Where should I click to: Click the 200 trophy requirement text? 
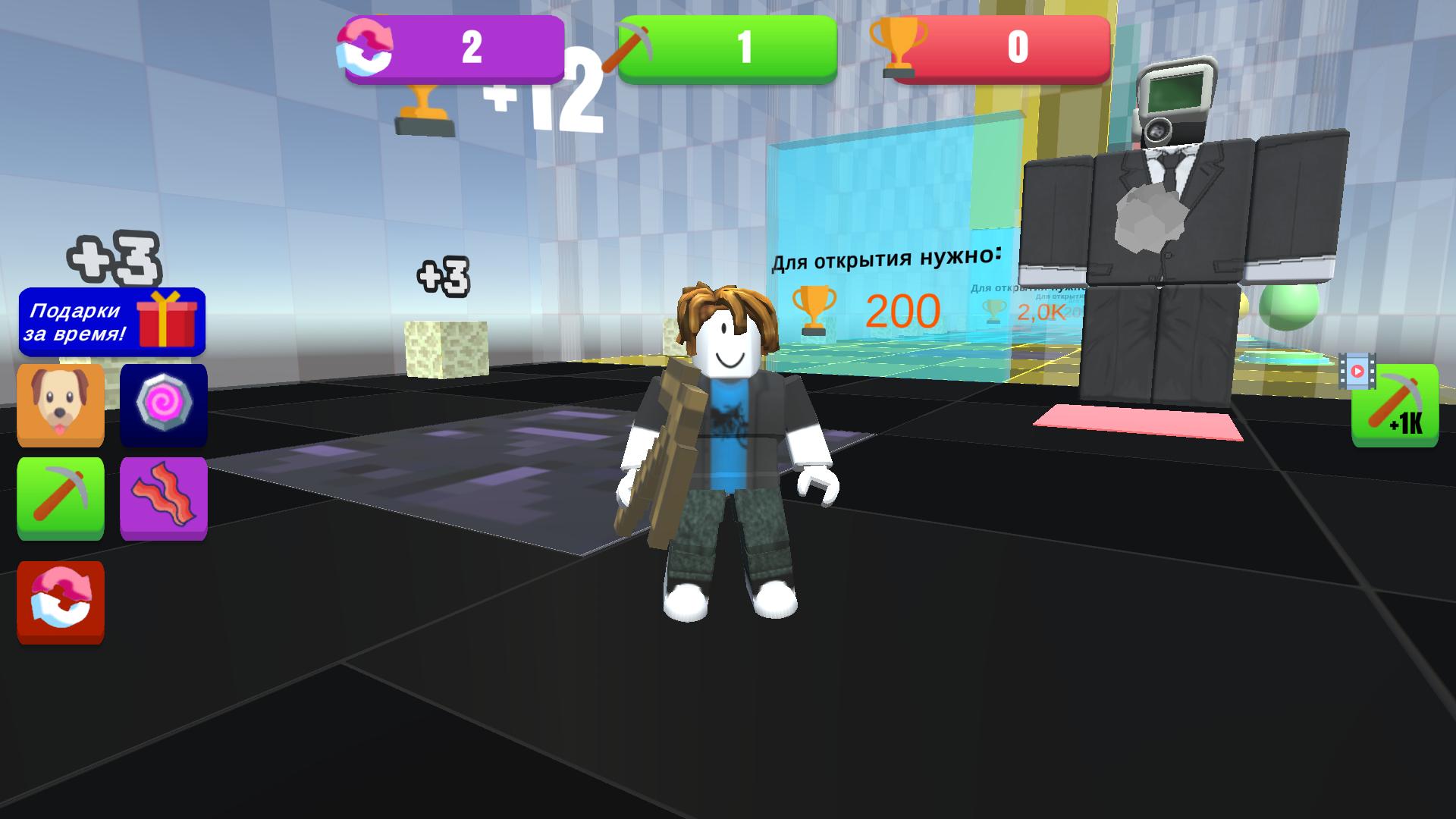[902, 311]
